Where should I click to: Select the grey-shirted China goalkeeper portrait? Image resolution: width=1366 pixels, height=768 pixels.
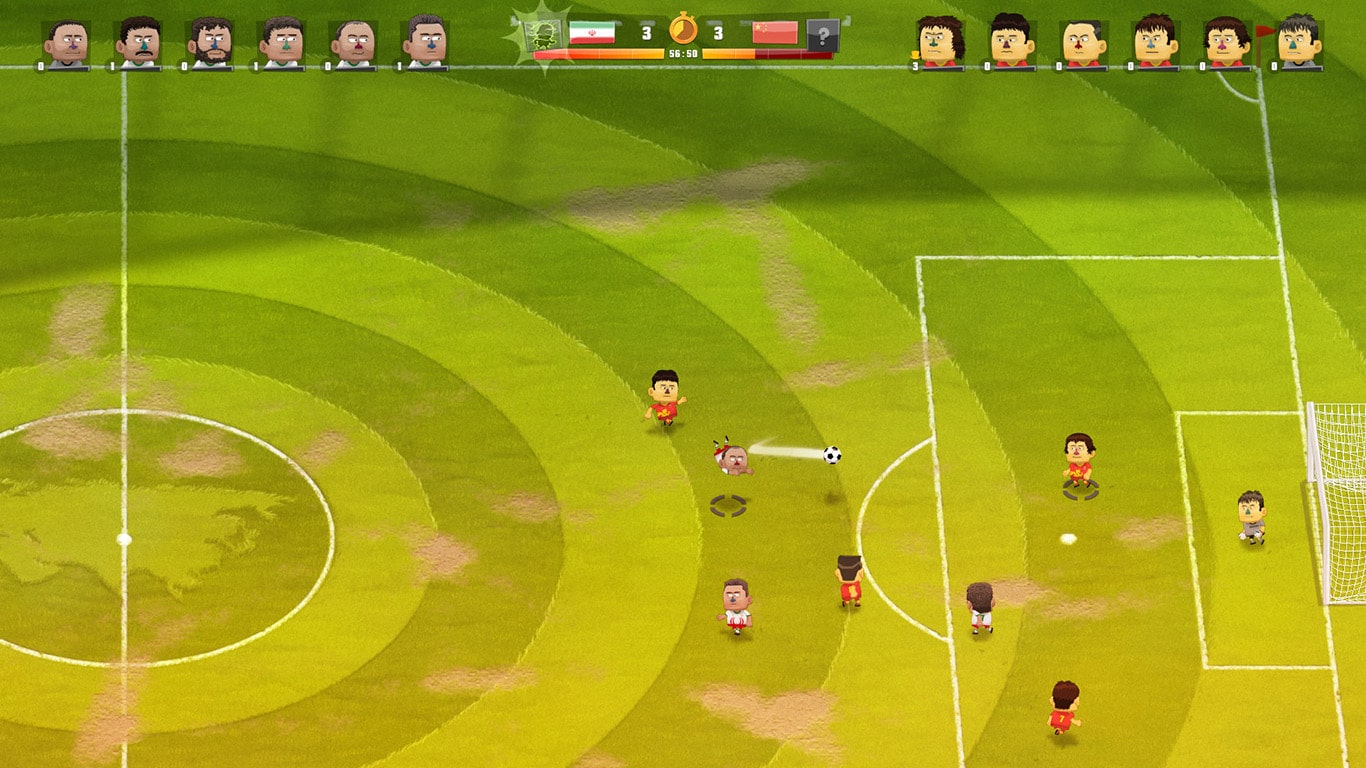(x=1299, y=38)
